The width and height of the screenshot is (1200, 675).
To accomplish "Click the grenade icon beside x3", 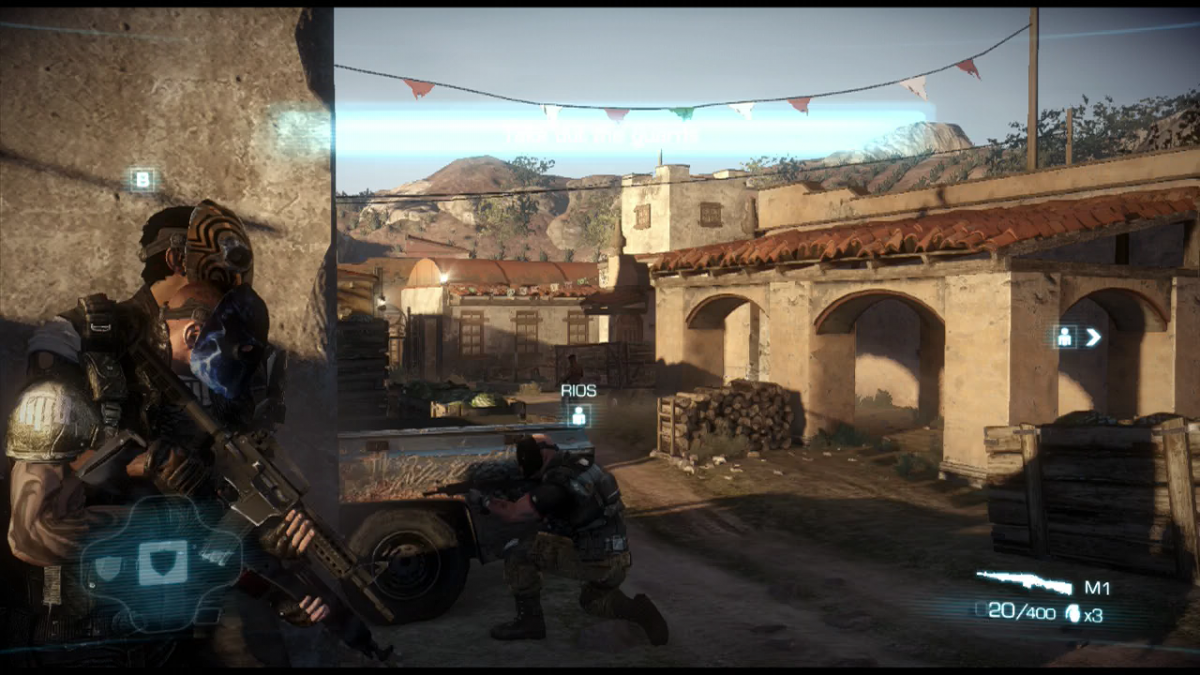I will point(1073,614).
